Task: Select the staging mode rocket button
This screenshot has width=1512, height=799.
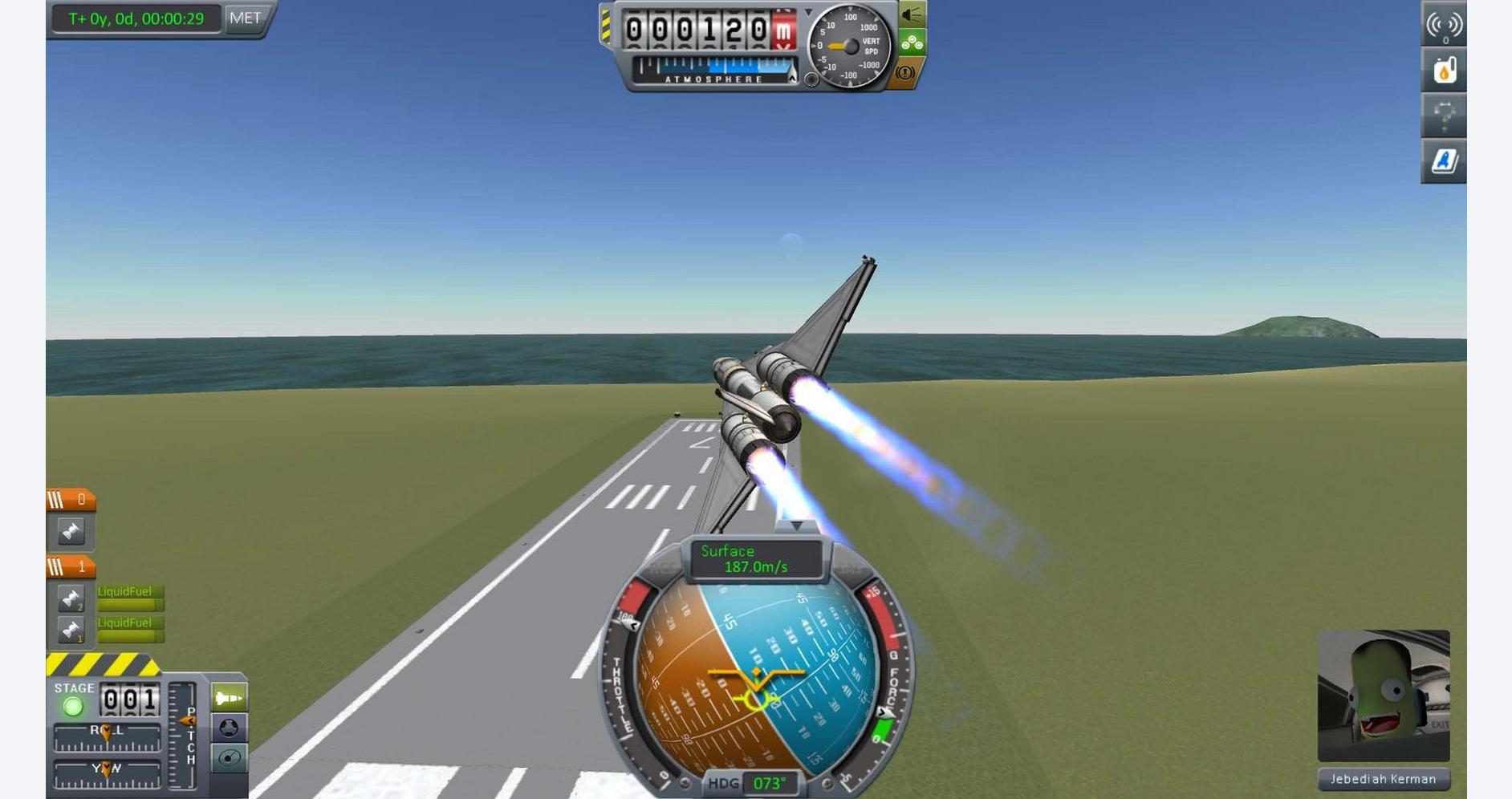Action: pos(229,698)
